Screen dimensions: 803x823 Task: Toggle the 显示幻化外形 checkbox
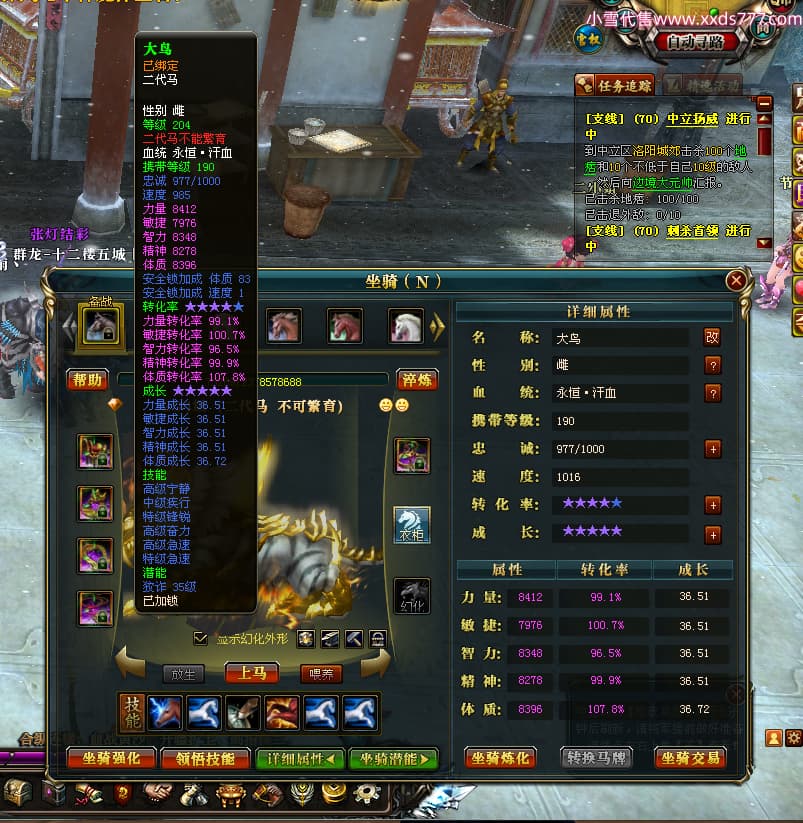pyautogui.click(x=201, y=638)
